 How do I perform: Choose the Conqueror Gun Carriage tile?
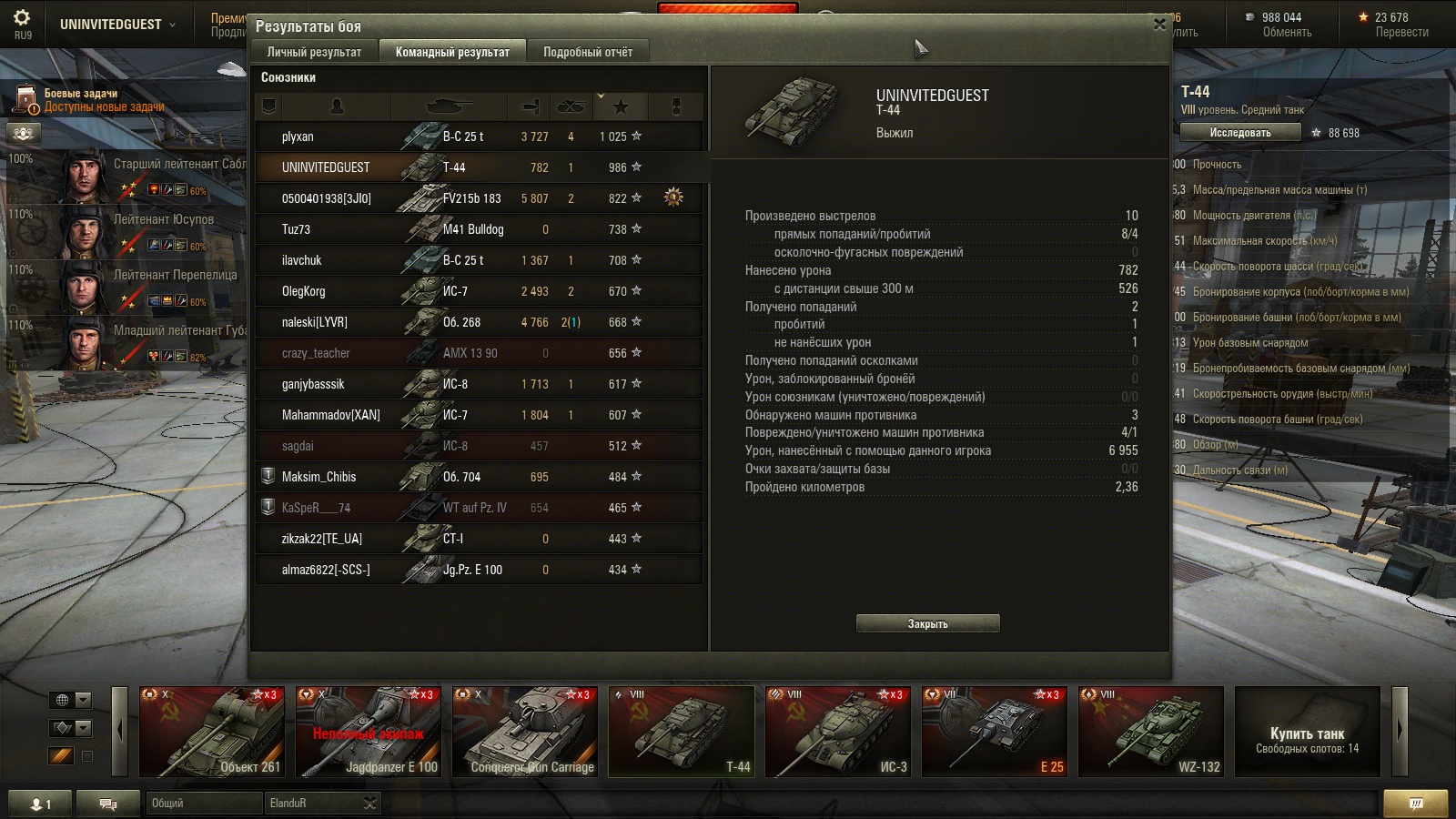[x=525, y=732]
